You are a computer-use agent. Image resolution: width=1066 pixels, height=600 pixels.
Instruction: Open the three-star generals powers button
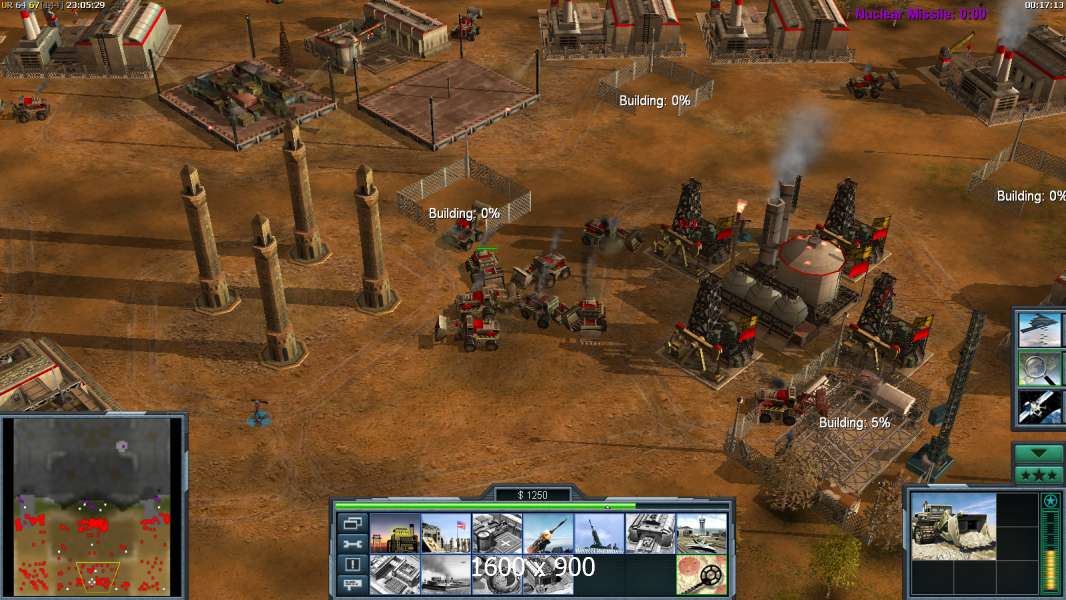1039,474
